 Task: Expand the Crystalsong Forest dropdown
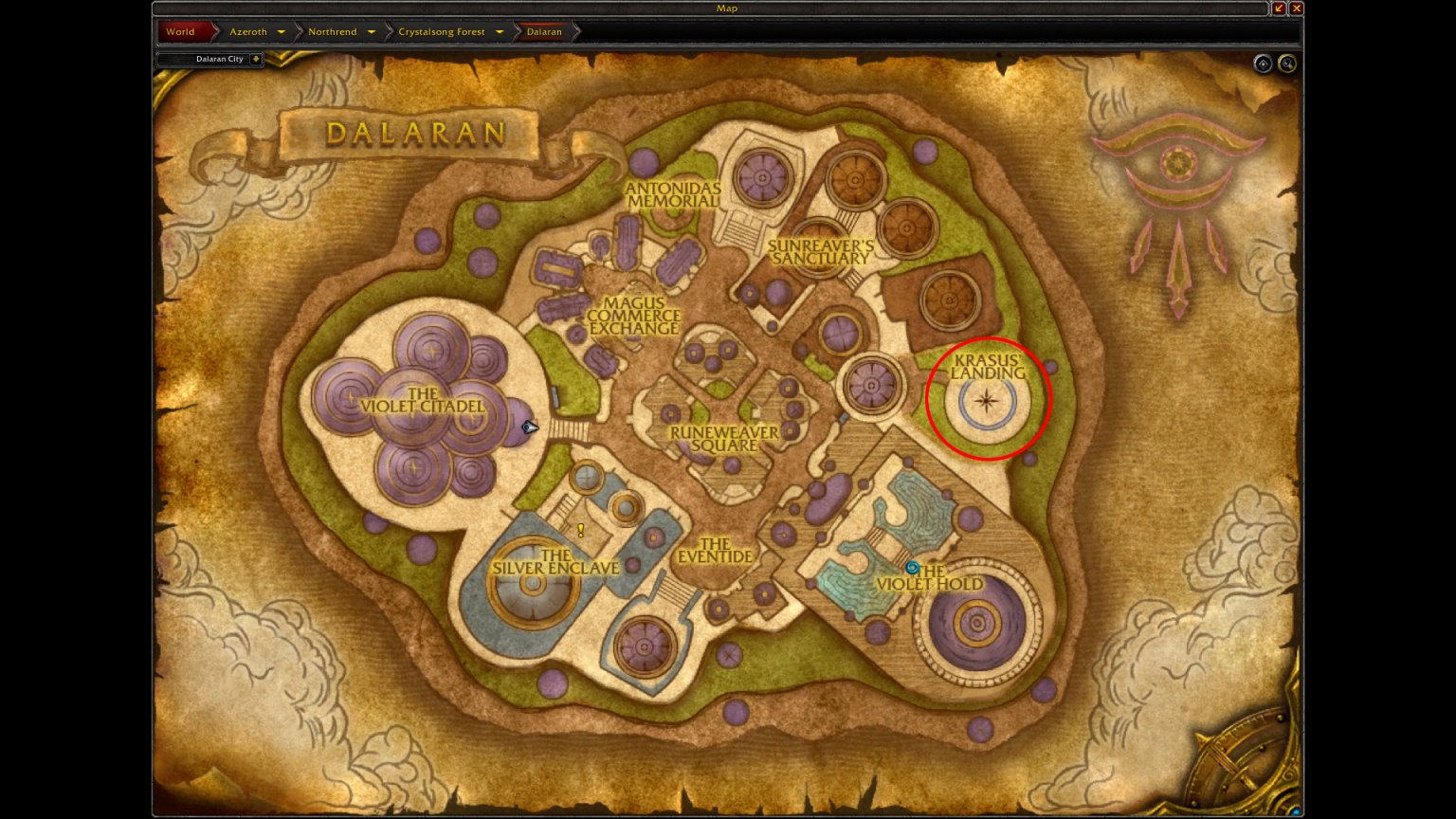coord(500,31)
